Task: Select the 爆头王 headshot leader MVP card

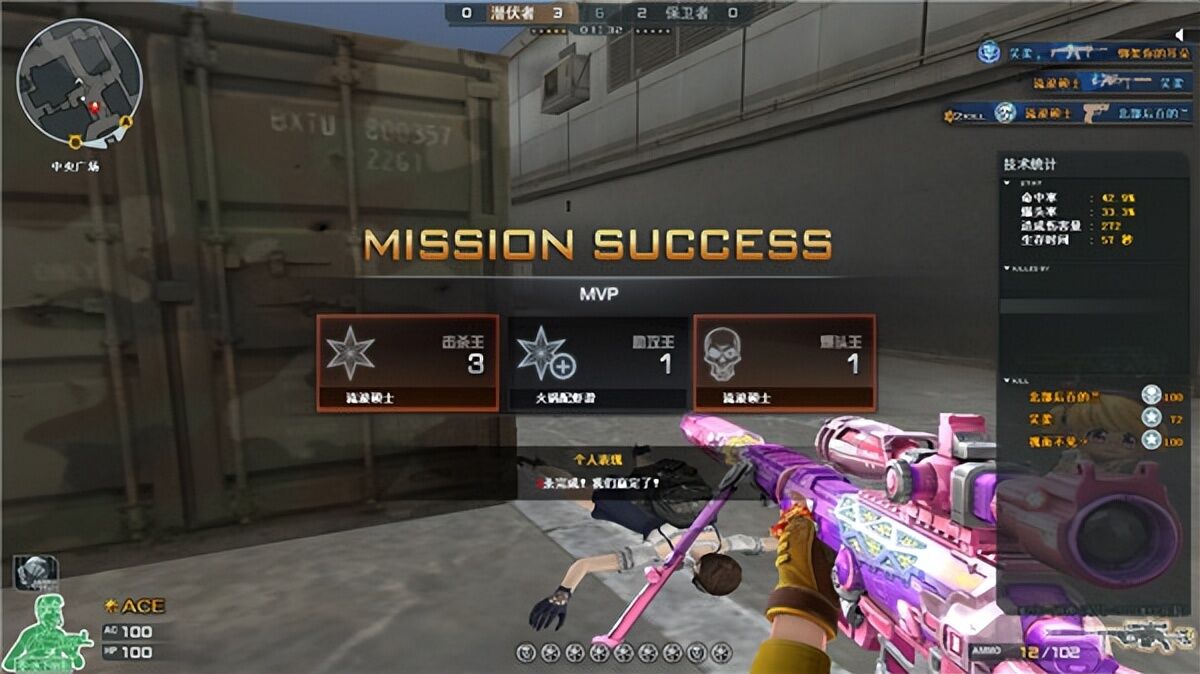Action: coord(784,362)
